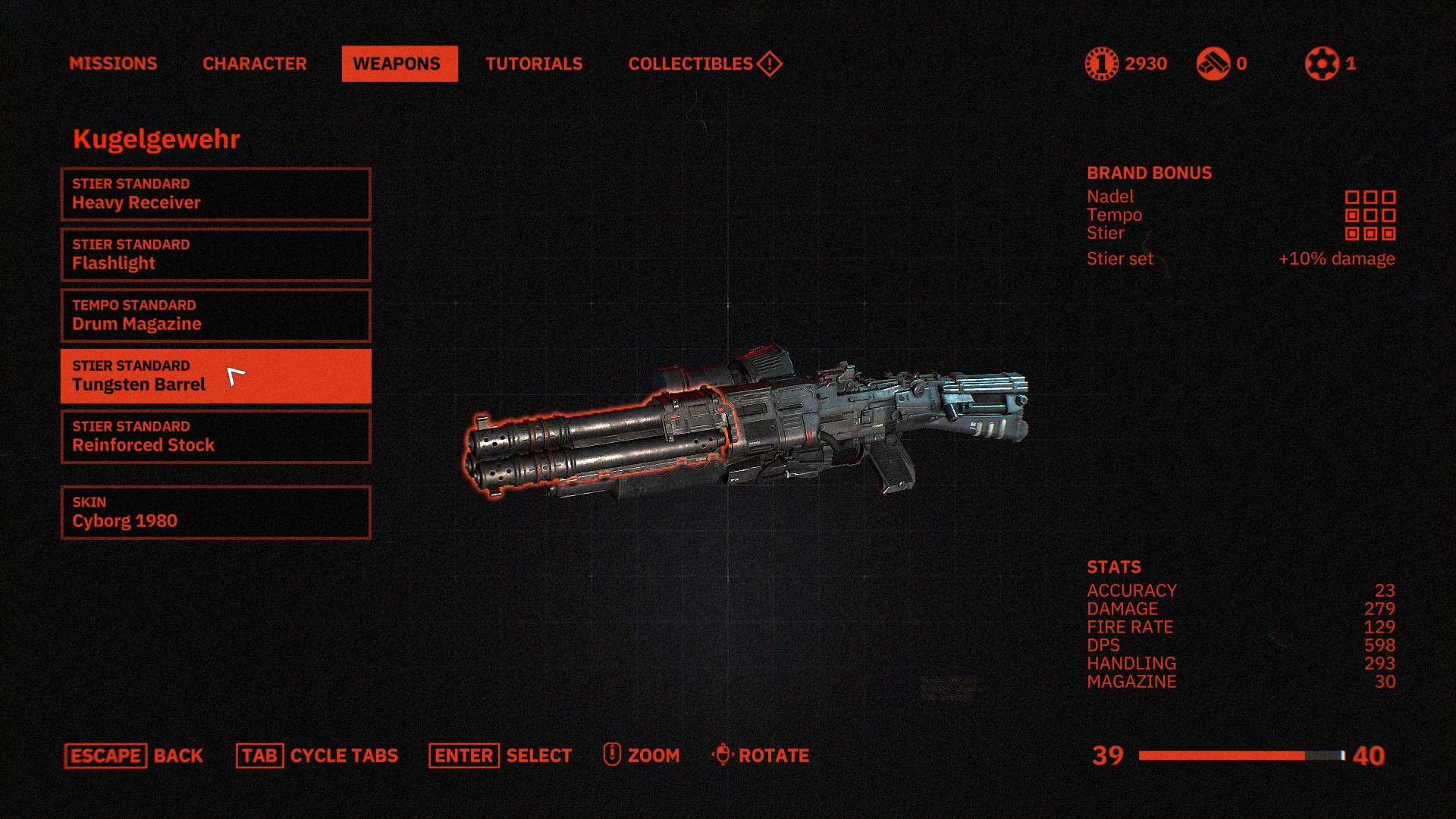This screenshot has width=1456, height=819.
Task: Switch to the Missions tab
Action: 113,64
